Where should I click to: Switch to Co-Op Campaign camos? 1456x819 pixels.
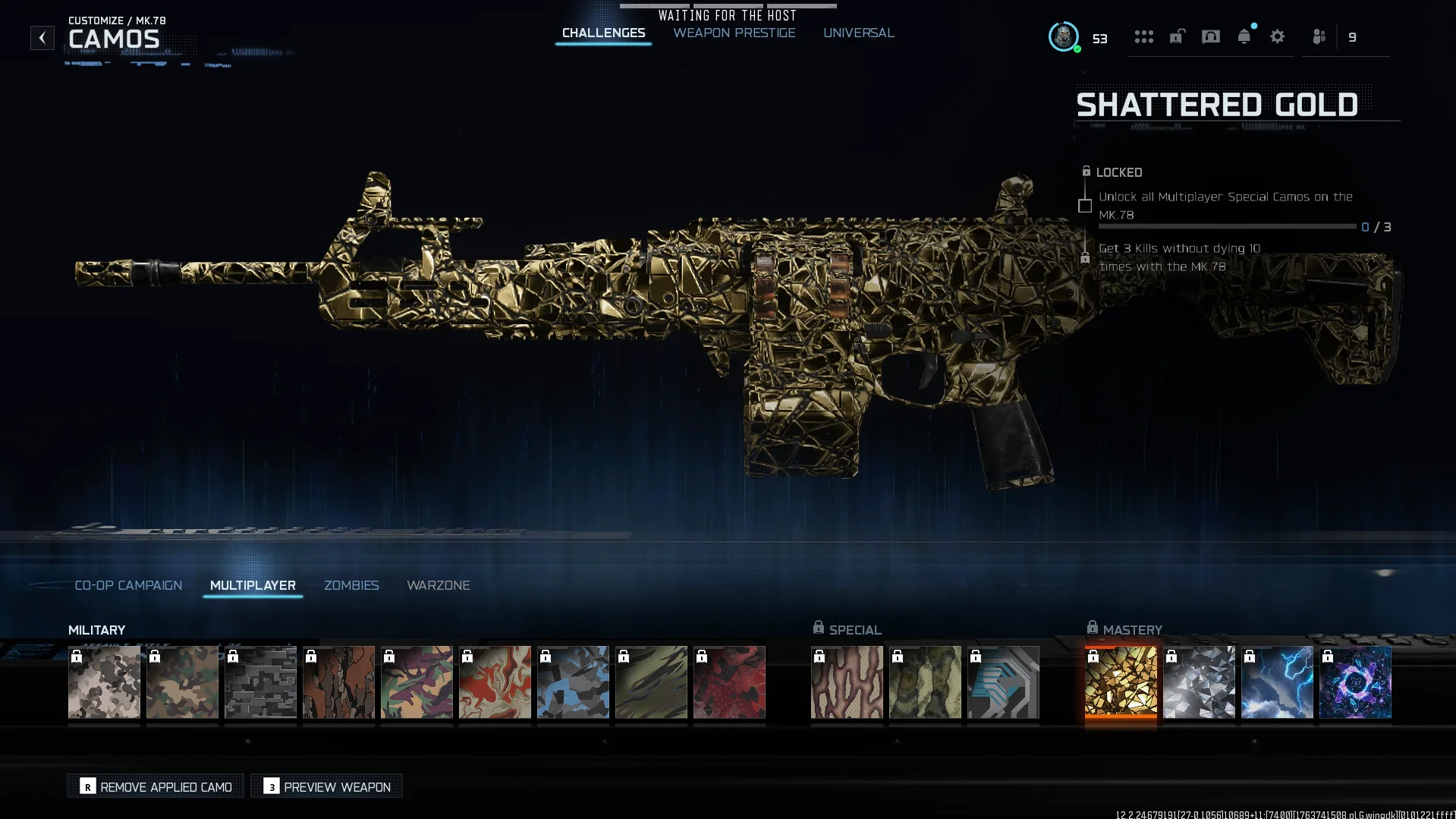128,585
